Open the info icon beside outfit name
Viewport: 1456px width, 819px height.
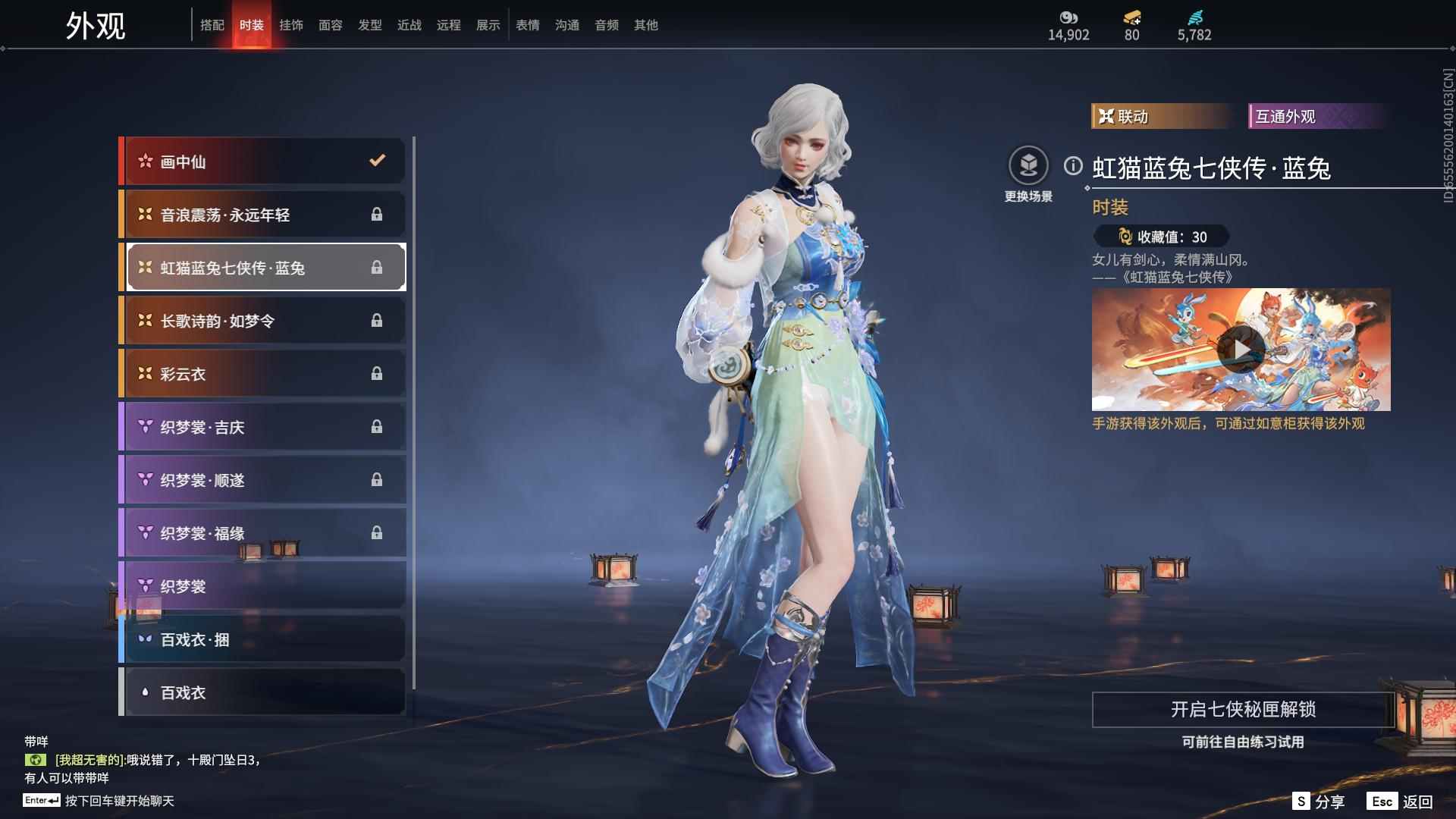tap(1073, 166)
